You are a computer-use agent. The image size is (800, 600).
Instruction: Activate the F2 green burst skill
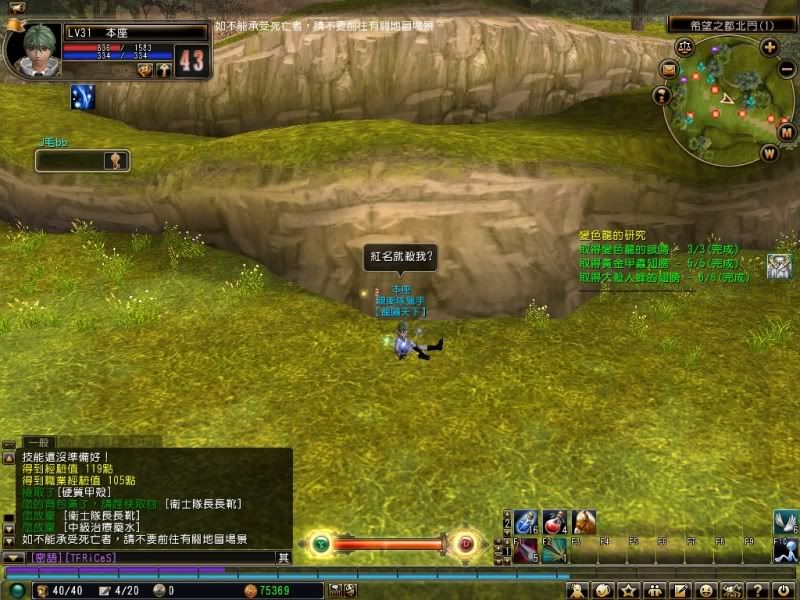555,549
